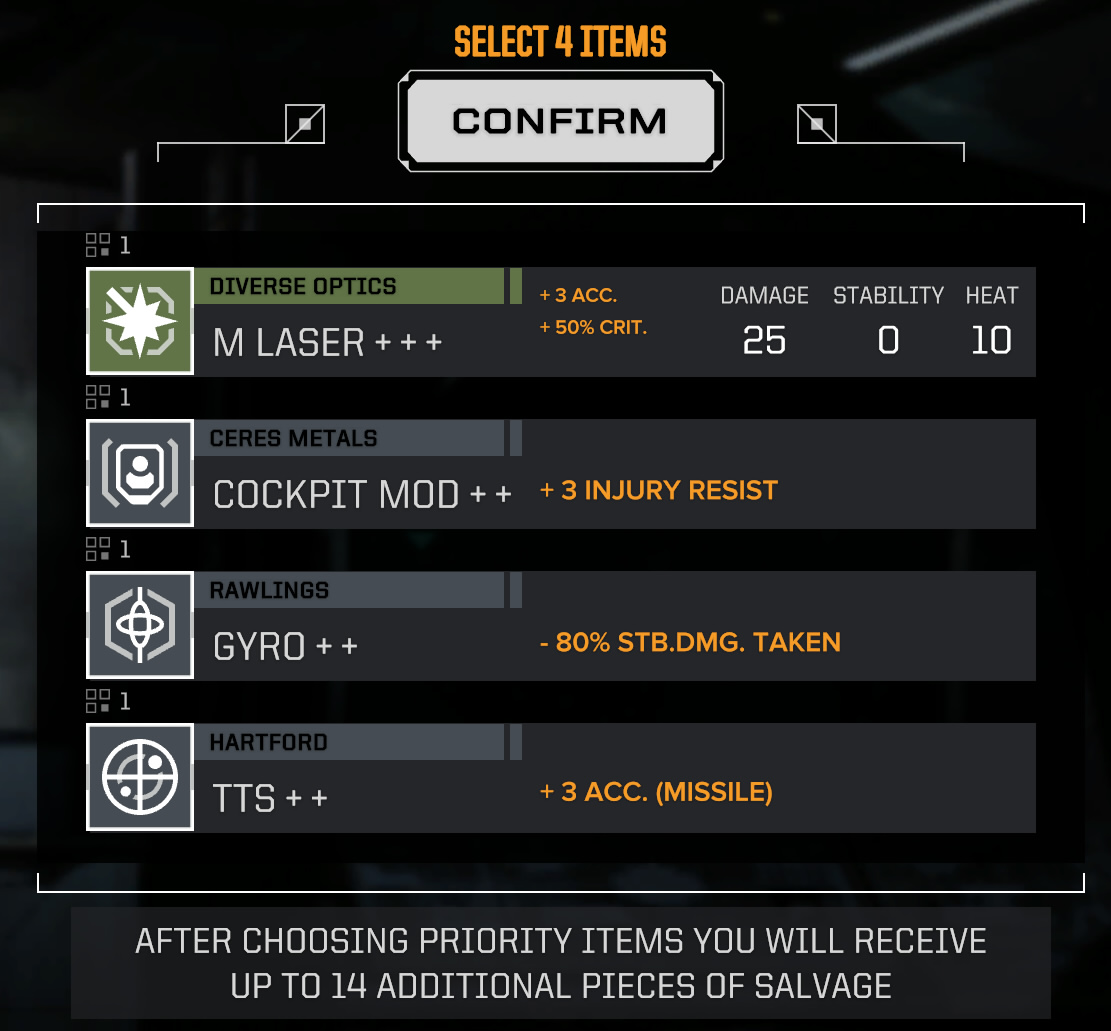
Task: Confirm the salvage selection
Action: pyautogui.click(x=560, y=121)
